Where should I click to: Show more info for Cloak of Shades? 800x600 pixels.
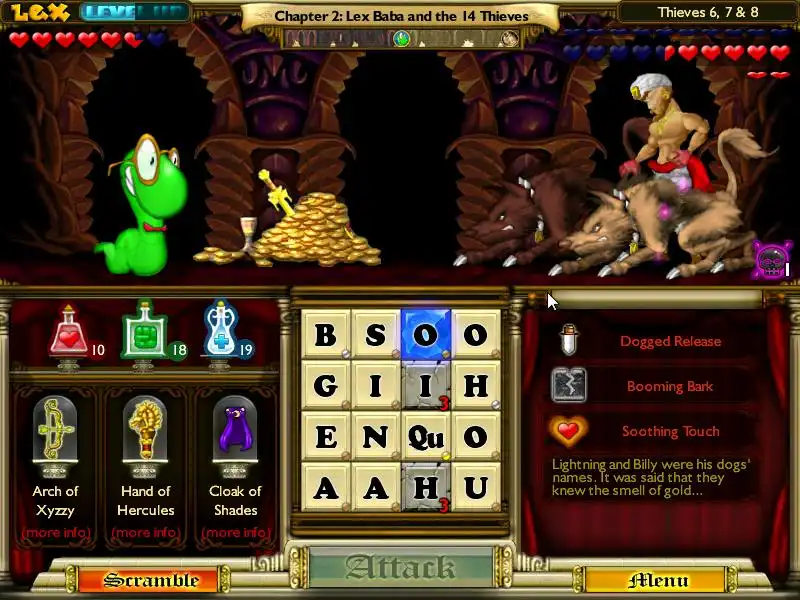tap(235, 532)
